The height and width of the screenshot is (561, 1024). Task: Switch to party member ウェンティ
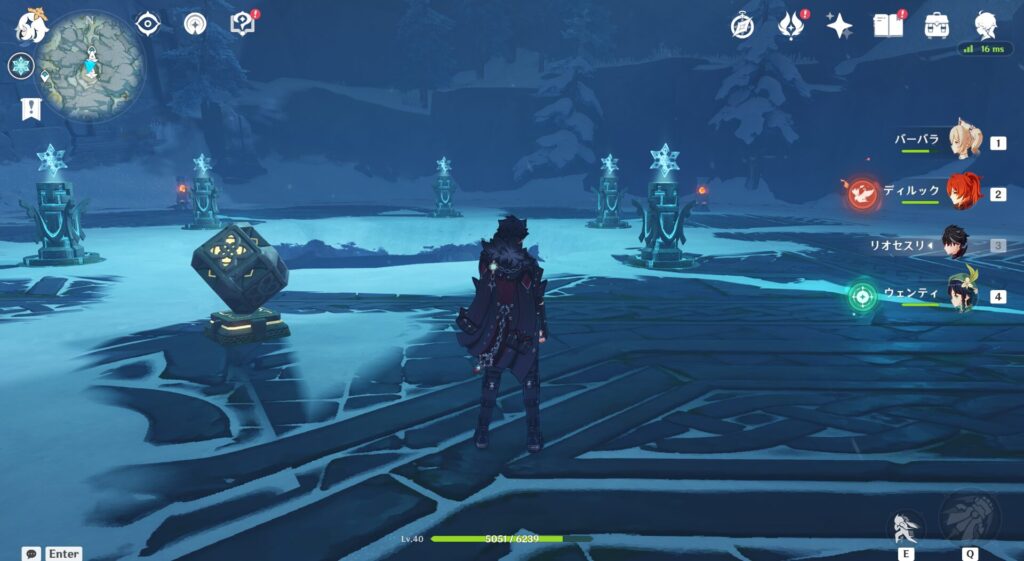point(963,295)
